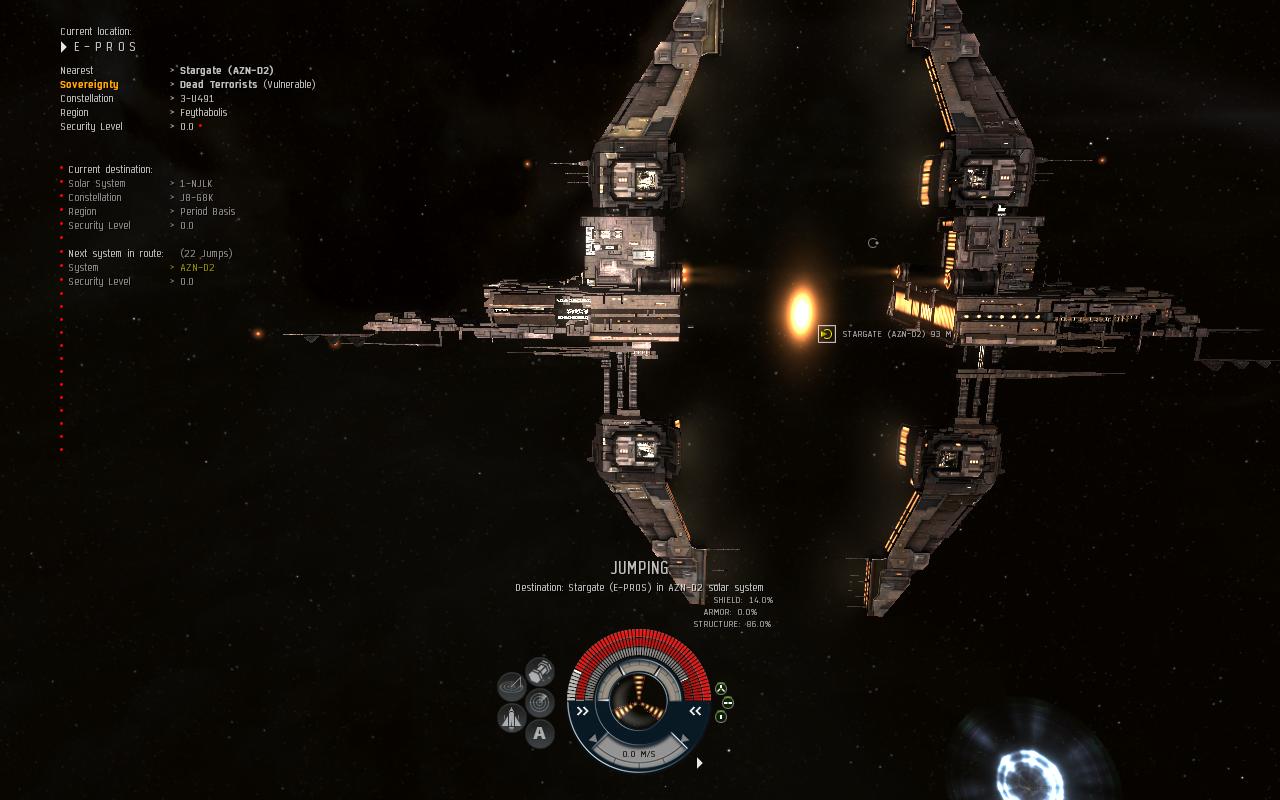The width and height of the screenshot is (1280, 800).
Task: Toggle the top green three-spoke HUD icon
Action: click(721, 688)
